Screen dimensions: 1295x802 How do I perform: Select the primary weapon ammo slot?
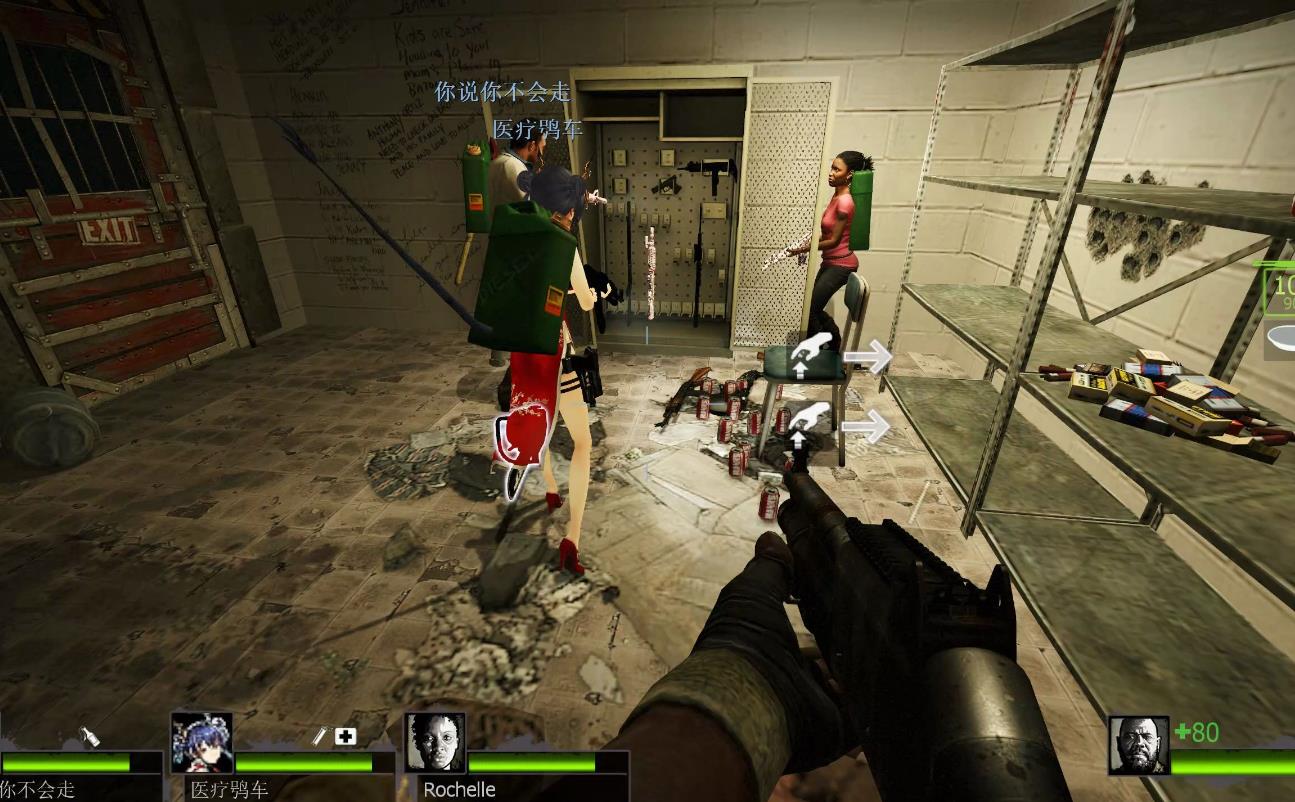click(1279, 292)
